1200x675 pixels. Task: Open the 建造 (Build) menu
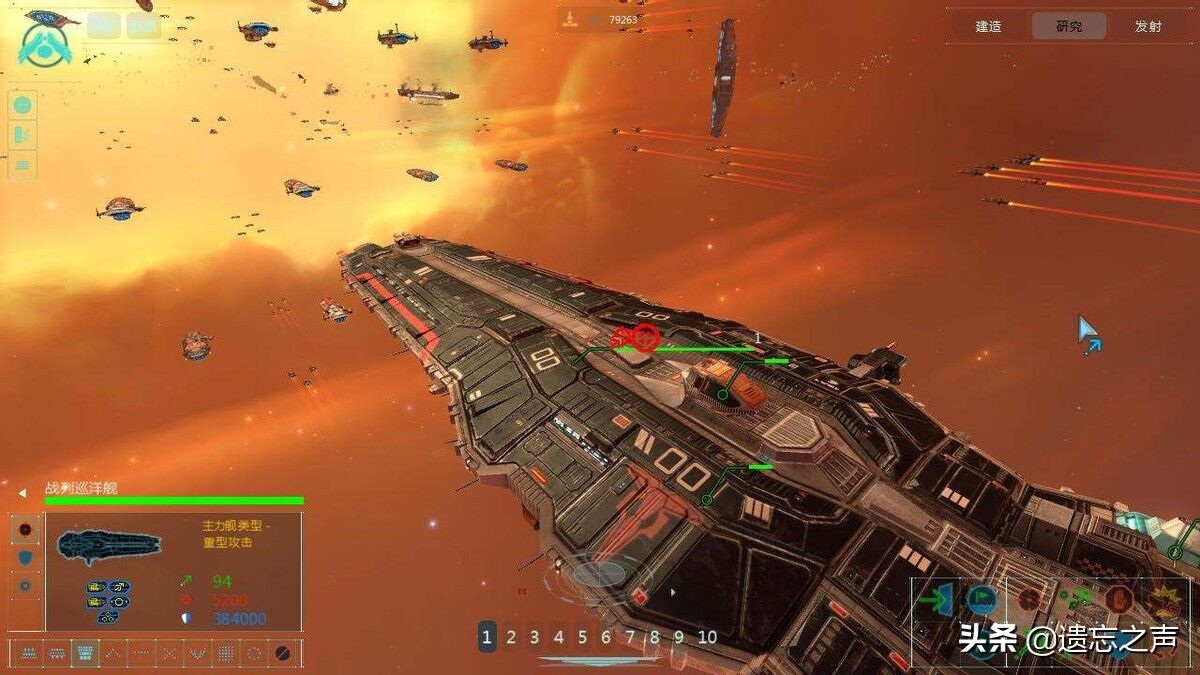(988, 26)
